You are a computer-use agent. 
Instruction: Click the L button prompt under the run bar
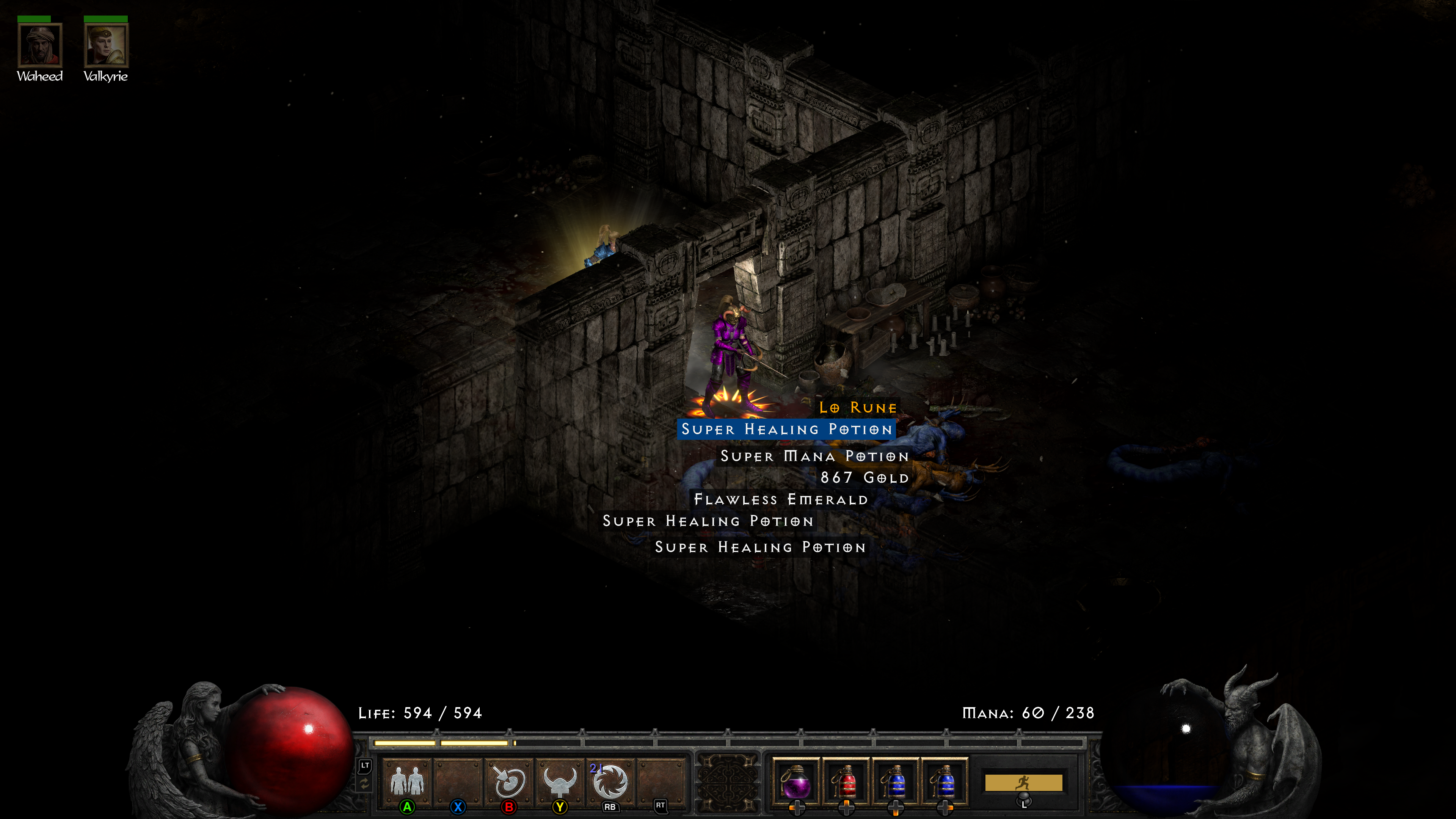click(x=1024, y=800)
